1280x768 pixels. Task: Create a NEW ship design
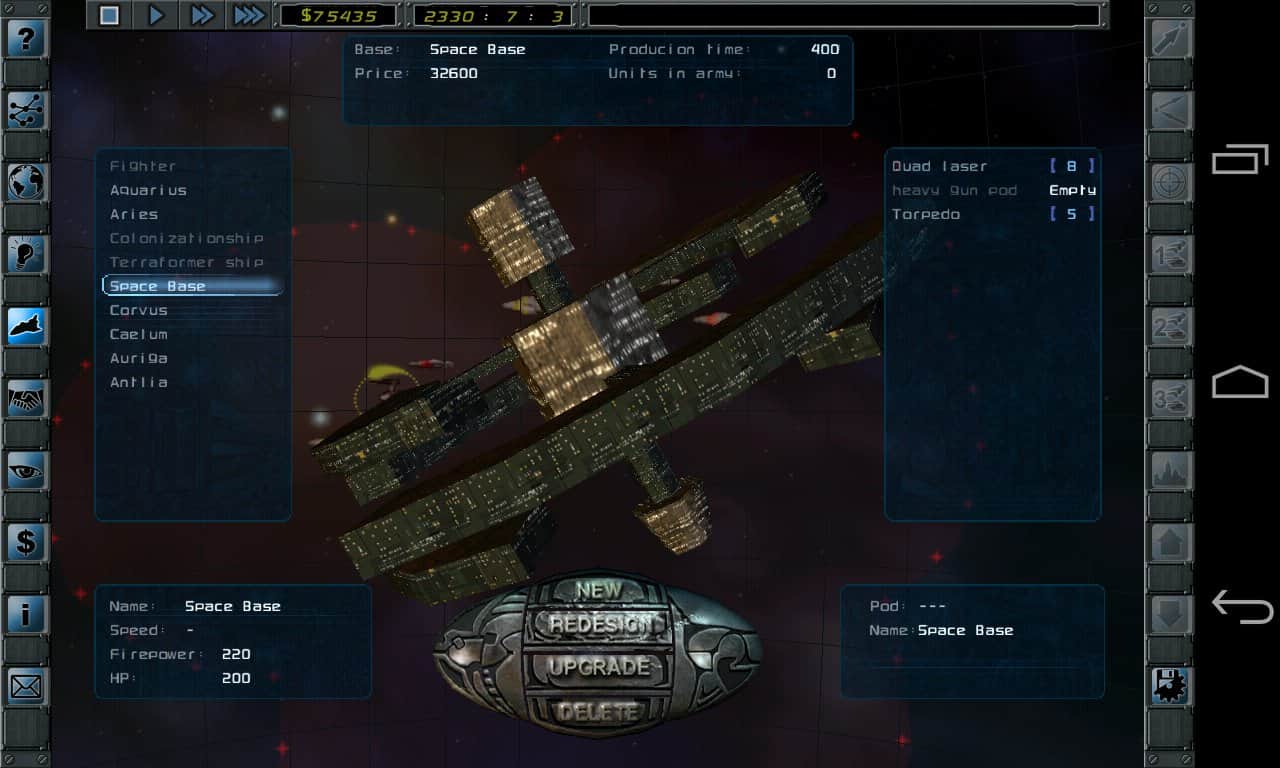[598, 590]
